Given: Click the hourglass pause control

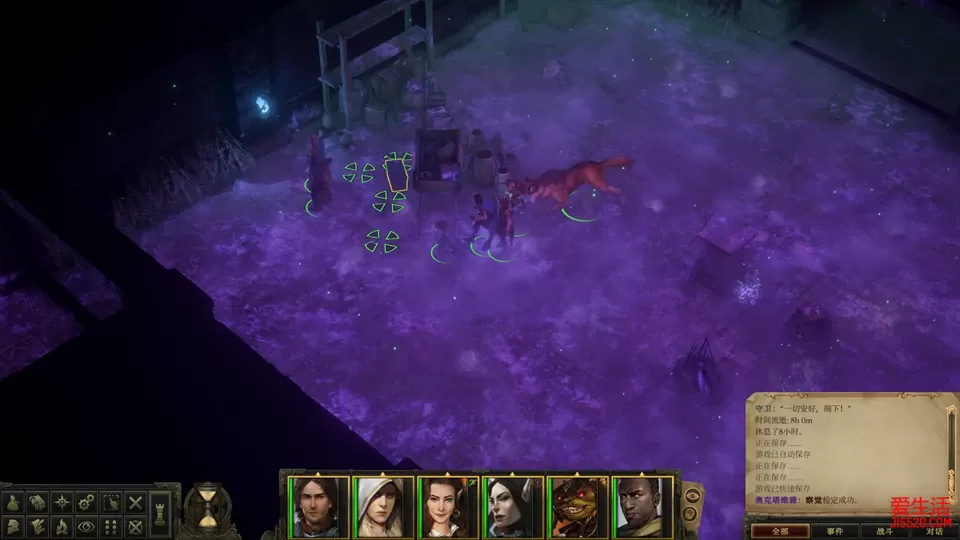Looking at the screenshot, I should coord(207,506).
